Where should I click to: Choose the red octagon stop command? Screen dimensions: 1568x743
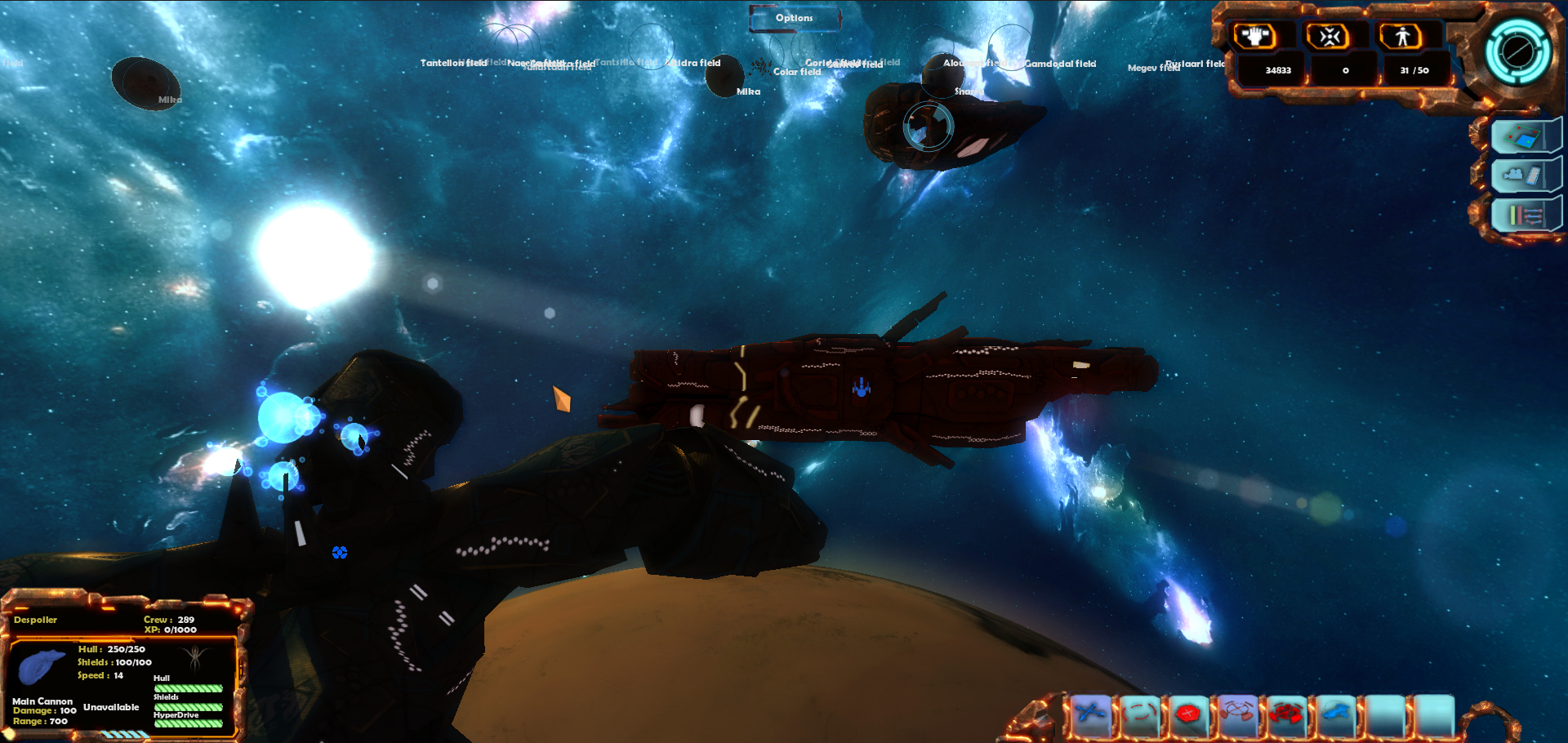coord(1189,714)
